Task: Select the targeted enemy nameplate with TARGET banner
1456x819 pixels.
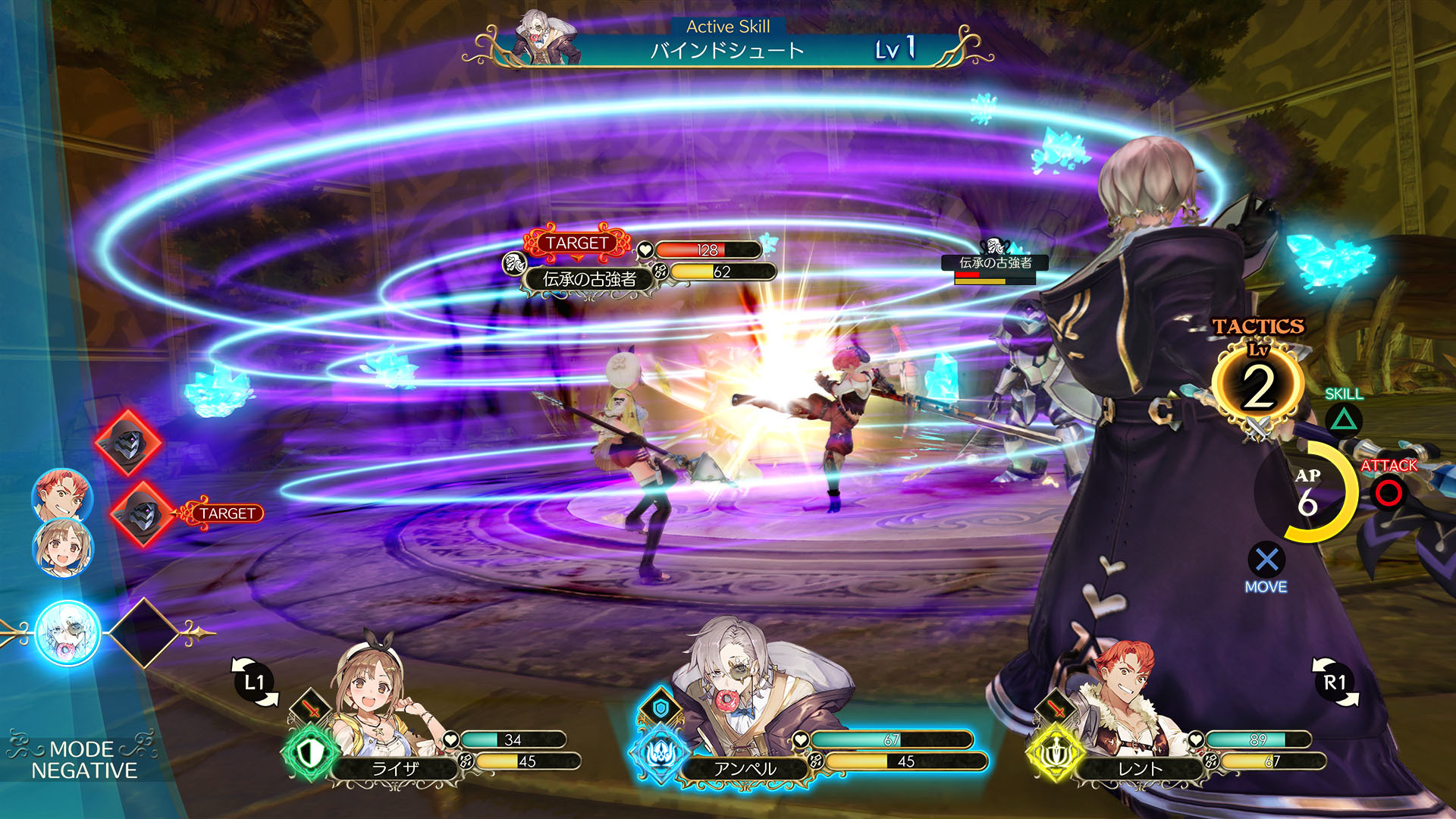Action: [589, 279]
